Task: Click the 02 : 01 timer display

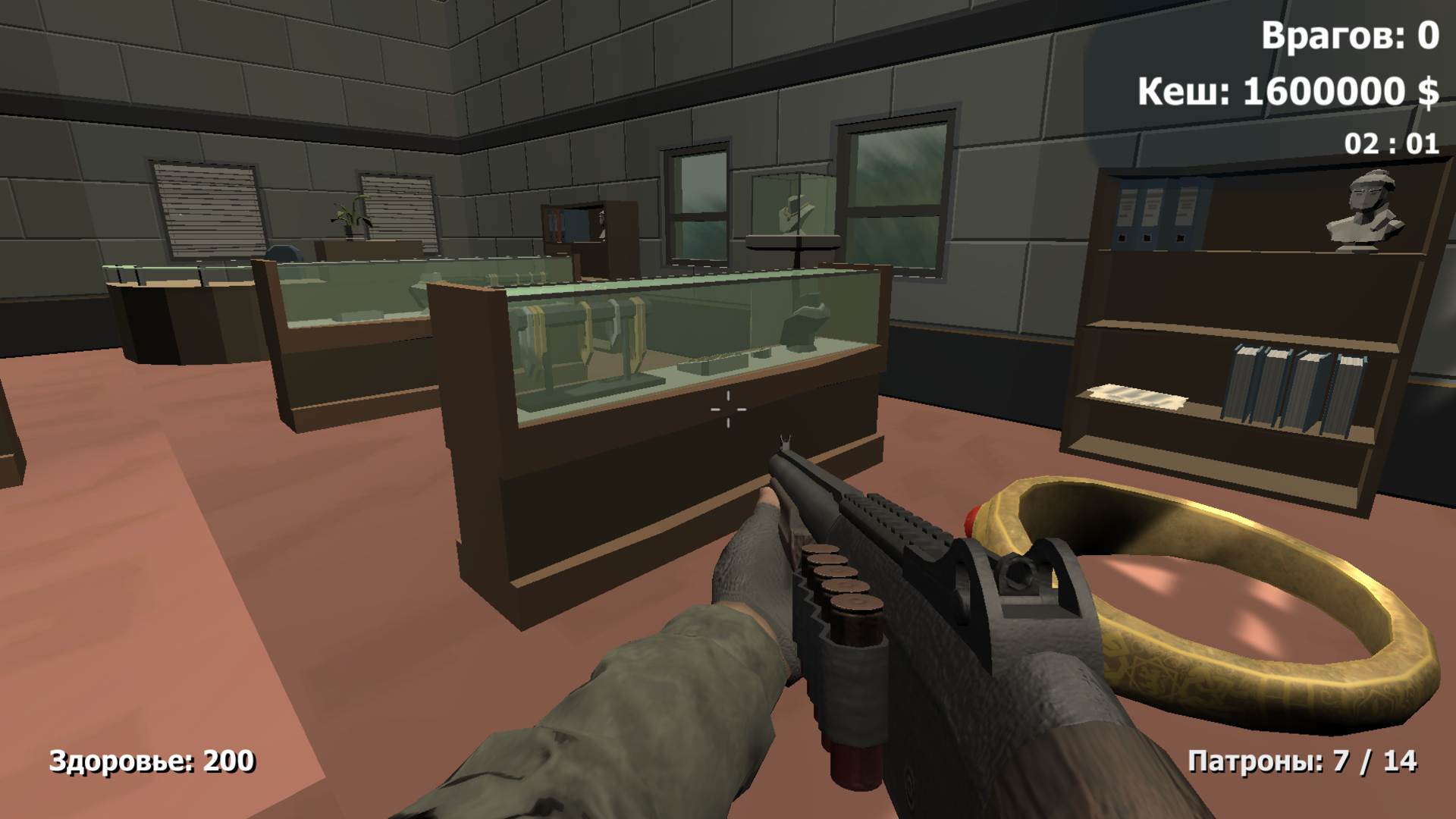Action: (x=1391, y=143)
